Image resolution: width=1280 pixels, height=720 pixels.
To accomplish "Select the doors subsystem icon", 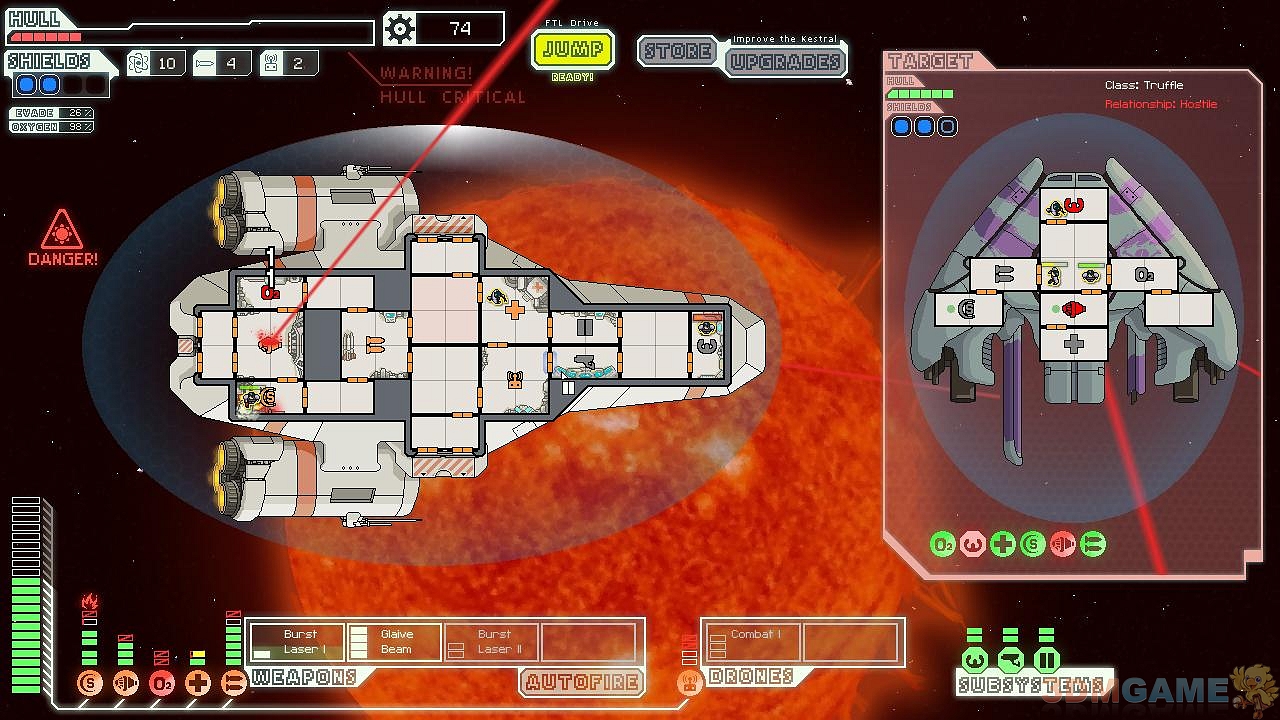I will click(1046, 660).
